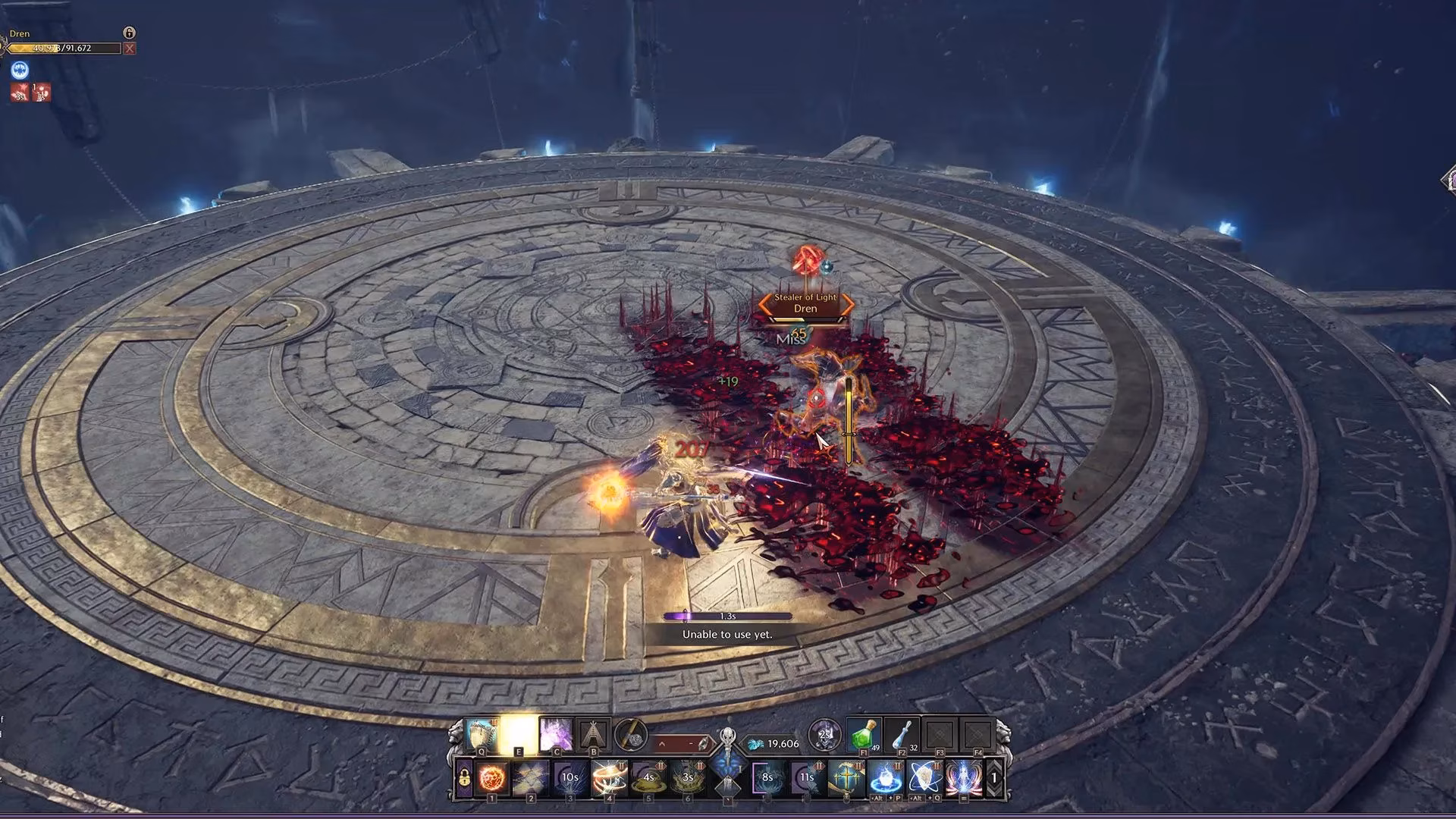Activate the fireball skill in slot 1

pos(491,778)
